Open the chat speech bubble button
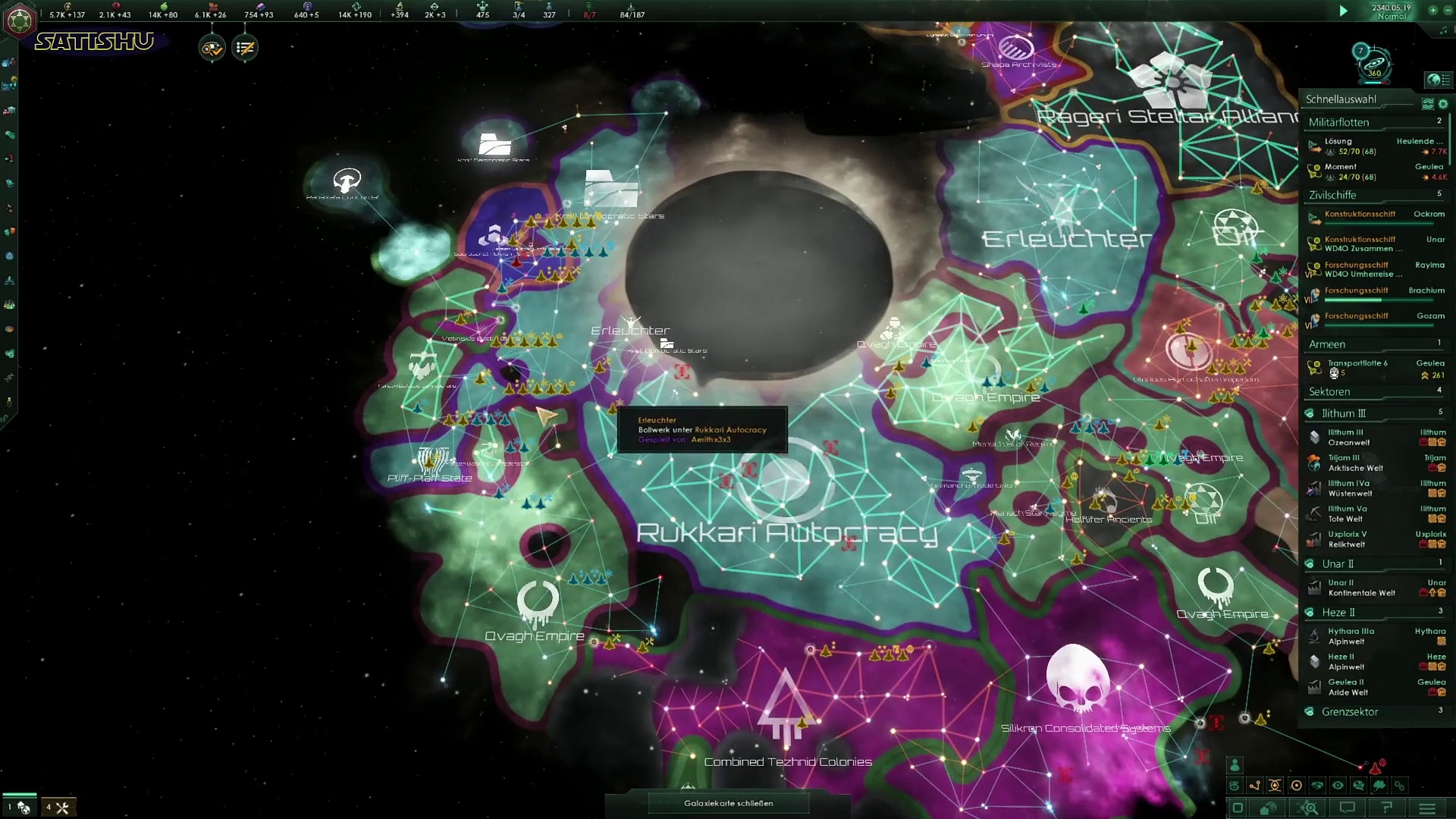 pyautogui.click(x=1347, y=808)
